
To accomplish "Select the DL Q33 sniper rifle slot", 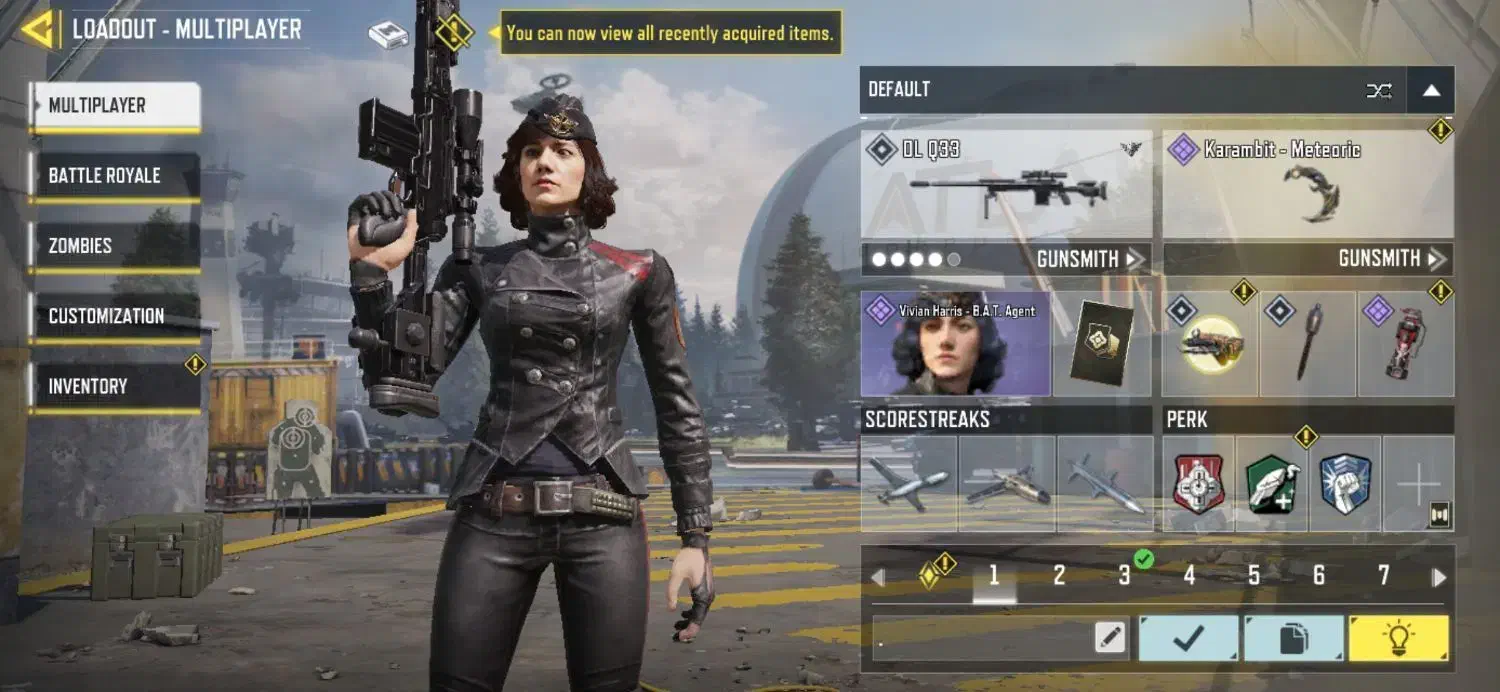I will [1006, 185].
